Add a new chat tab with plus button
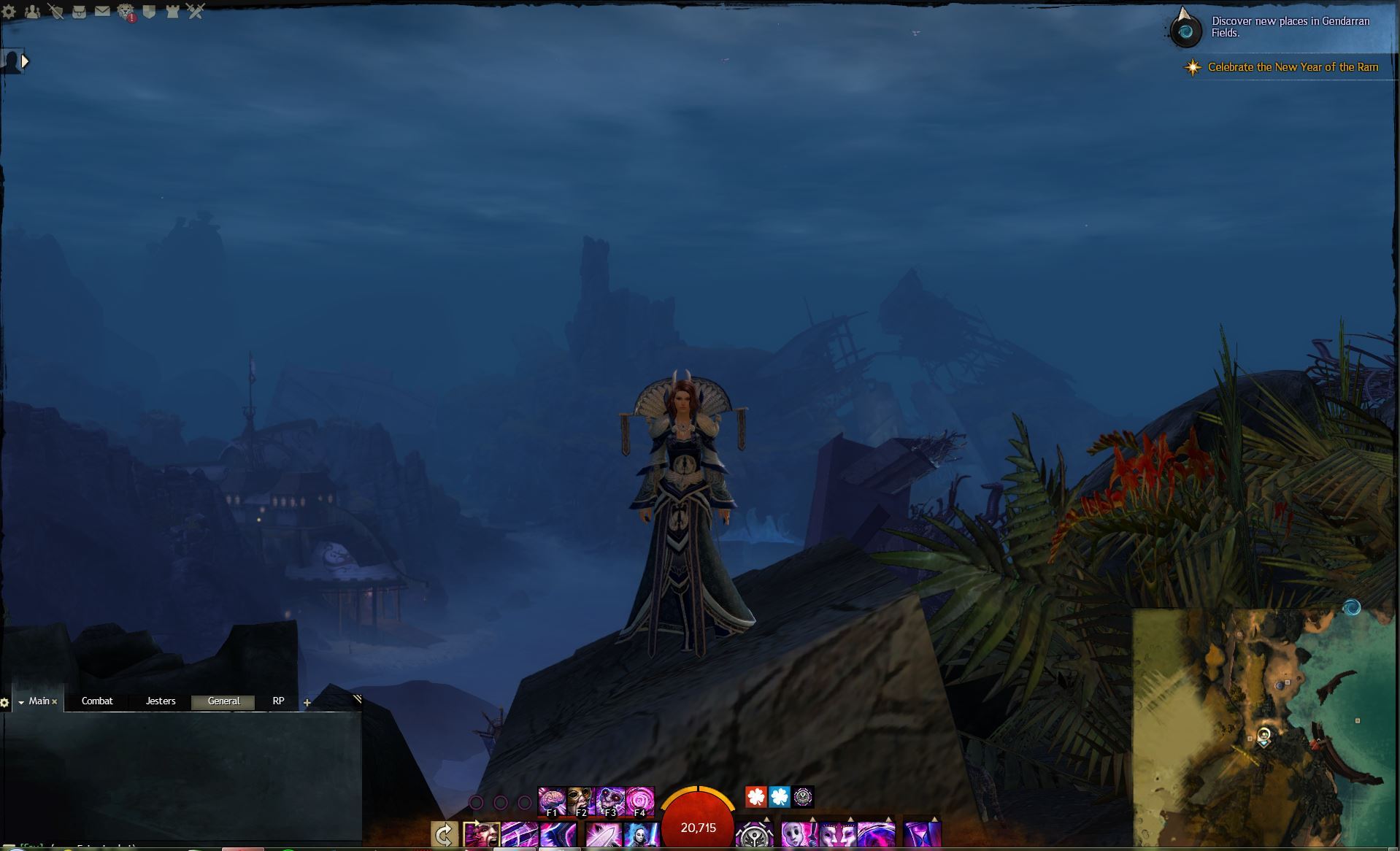The image size is (1400, 851). tap(307, 703)
